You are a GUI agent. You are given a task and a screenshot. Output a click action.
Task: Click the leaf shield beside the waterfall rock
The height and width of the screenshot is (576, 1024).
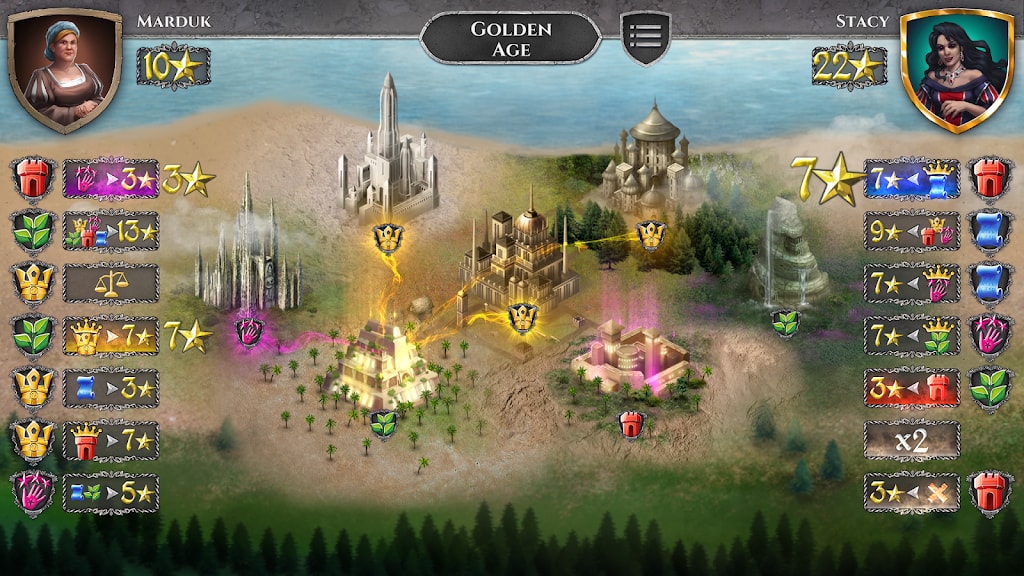(x=785, y=323)
